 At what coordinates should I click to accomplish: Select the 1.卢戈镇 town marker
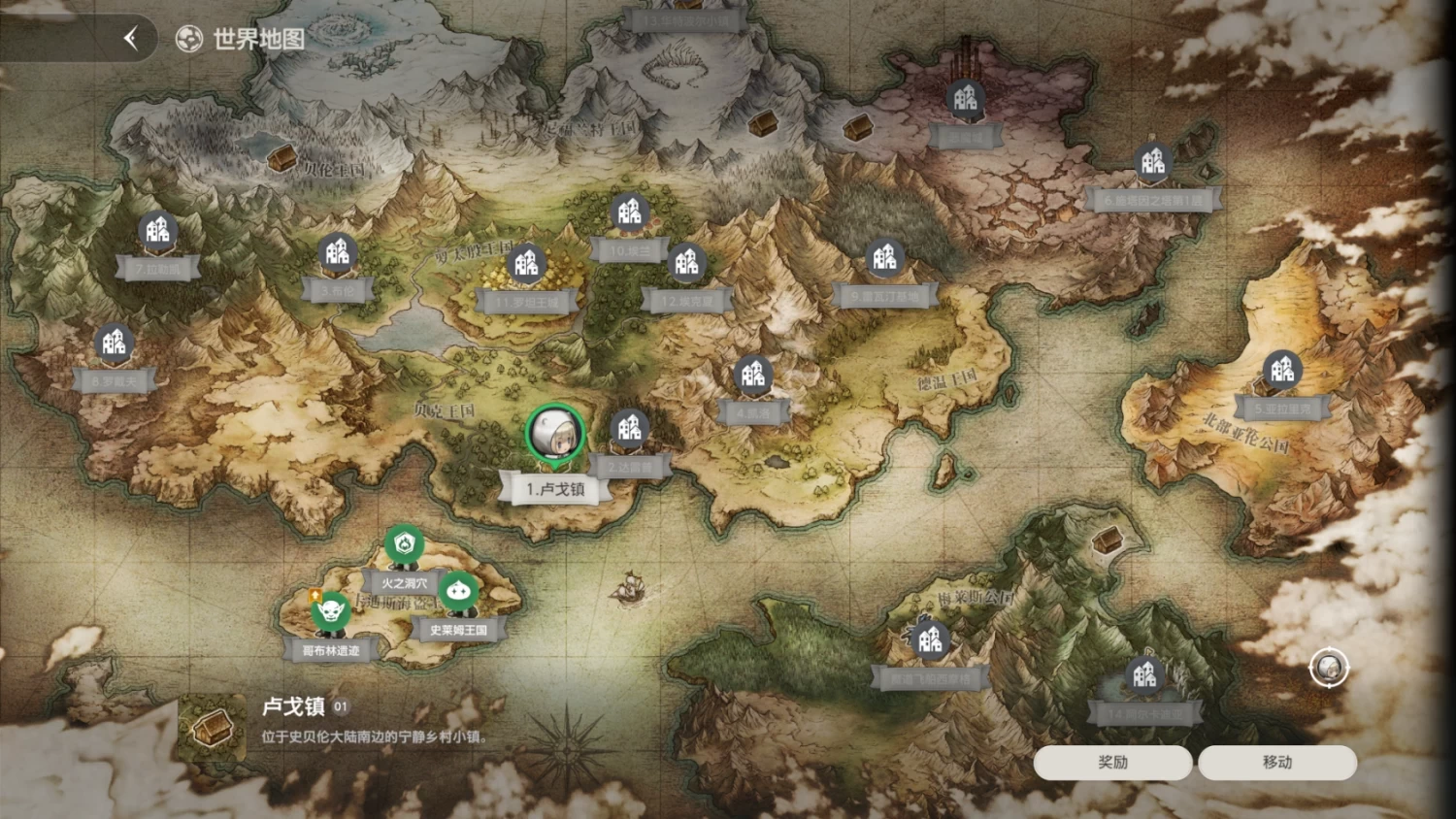[555, 434]
